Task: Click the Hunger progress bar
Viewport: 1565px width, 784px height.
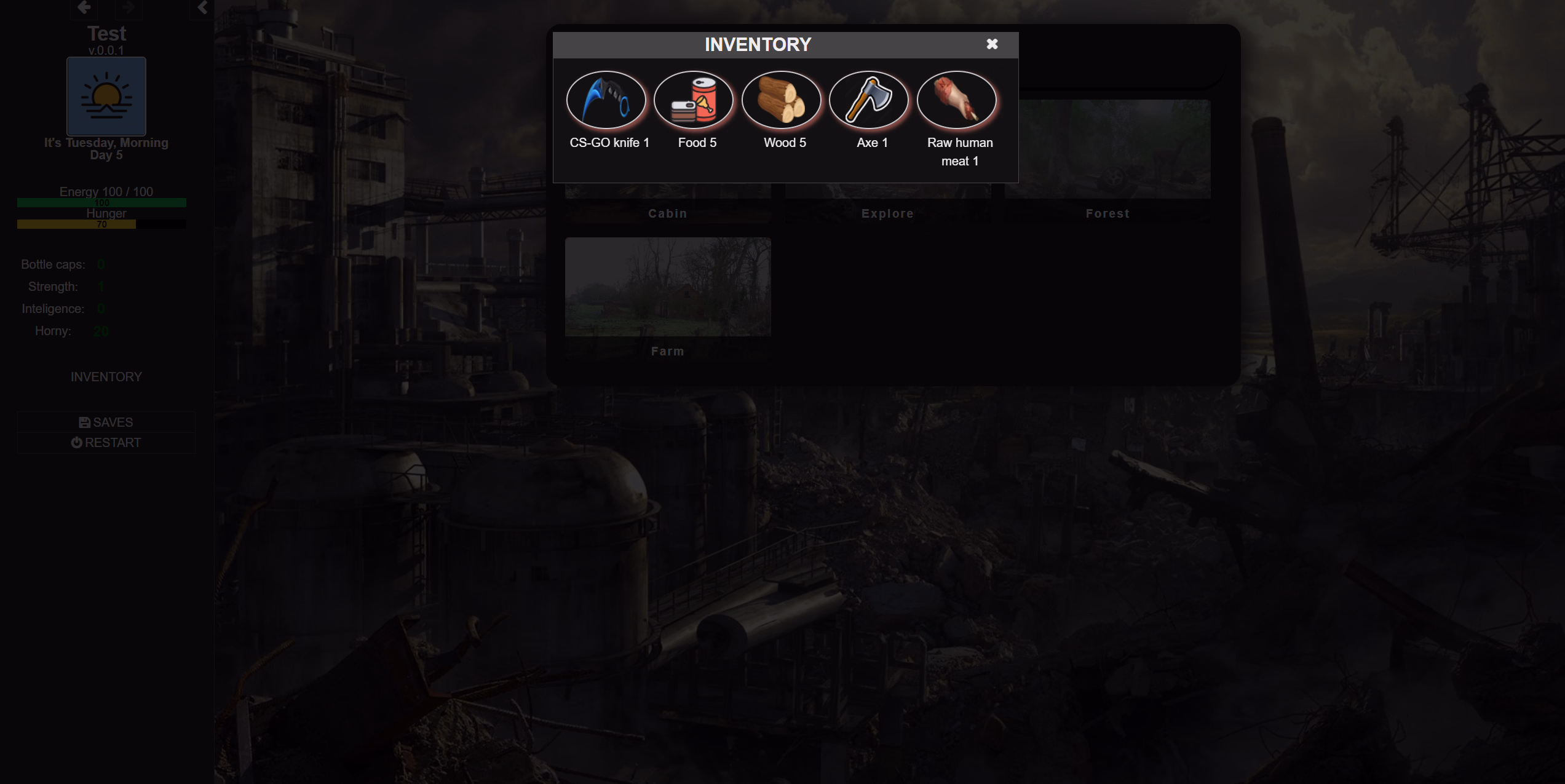Action: tap(101, 224)
